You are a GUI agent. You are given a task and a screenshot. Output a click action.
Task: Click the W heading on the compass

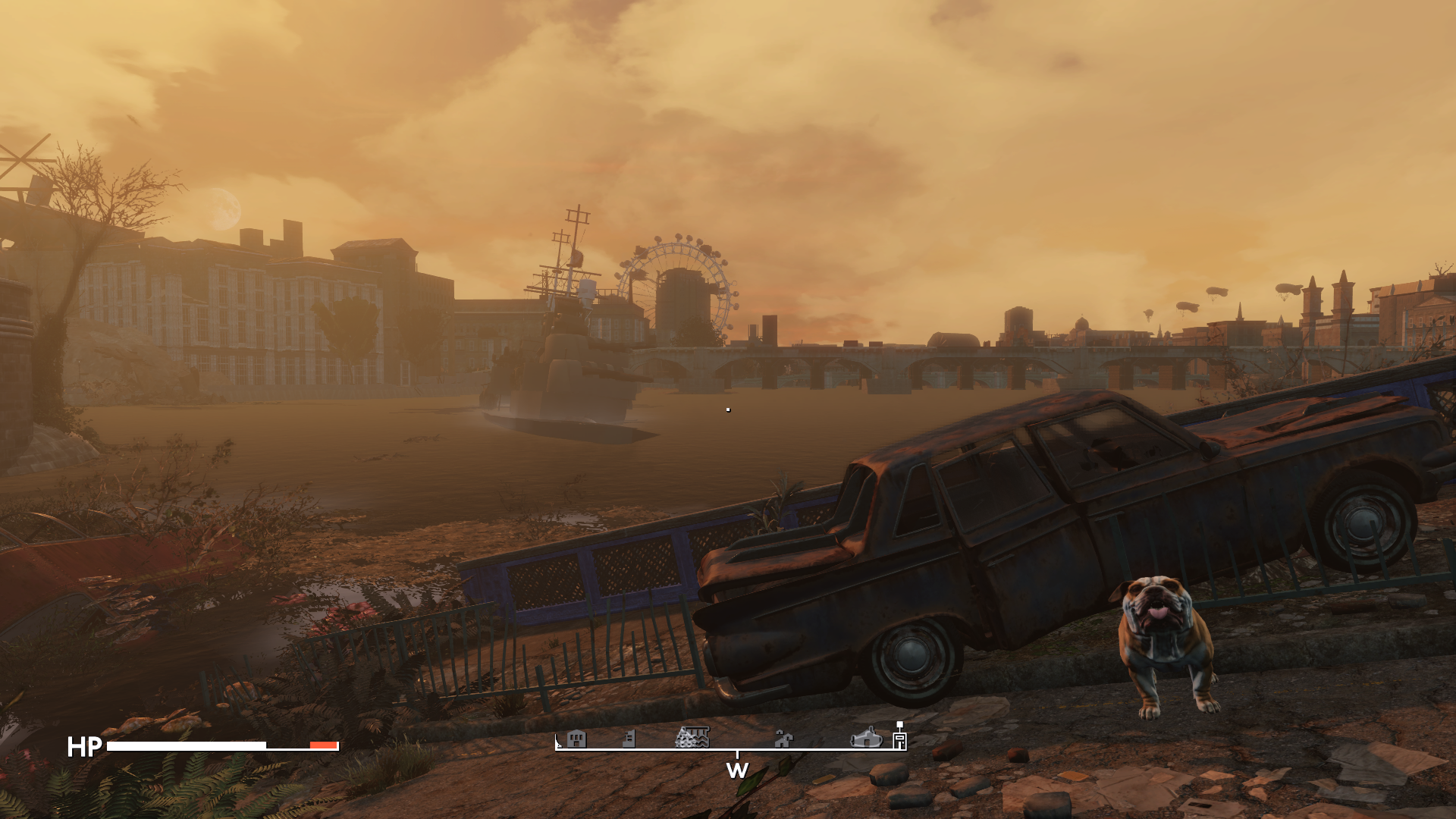(737, 770)
